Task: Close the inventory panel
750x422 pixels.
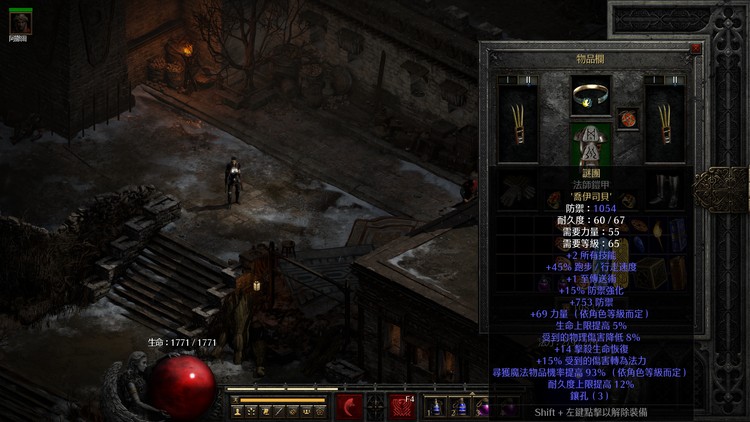Action: pyautogui.click(x=695, y=48)
